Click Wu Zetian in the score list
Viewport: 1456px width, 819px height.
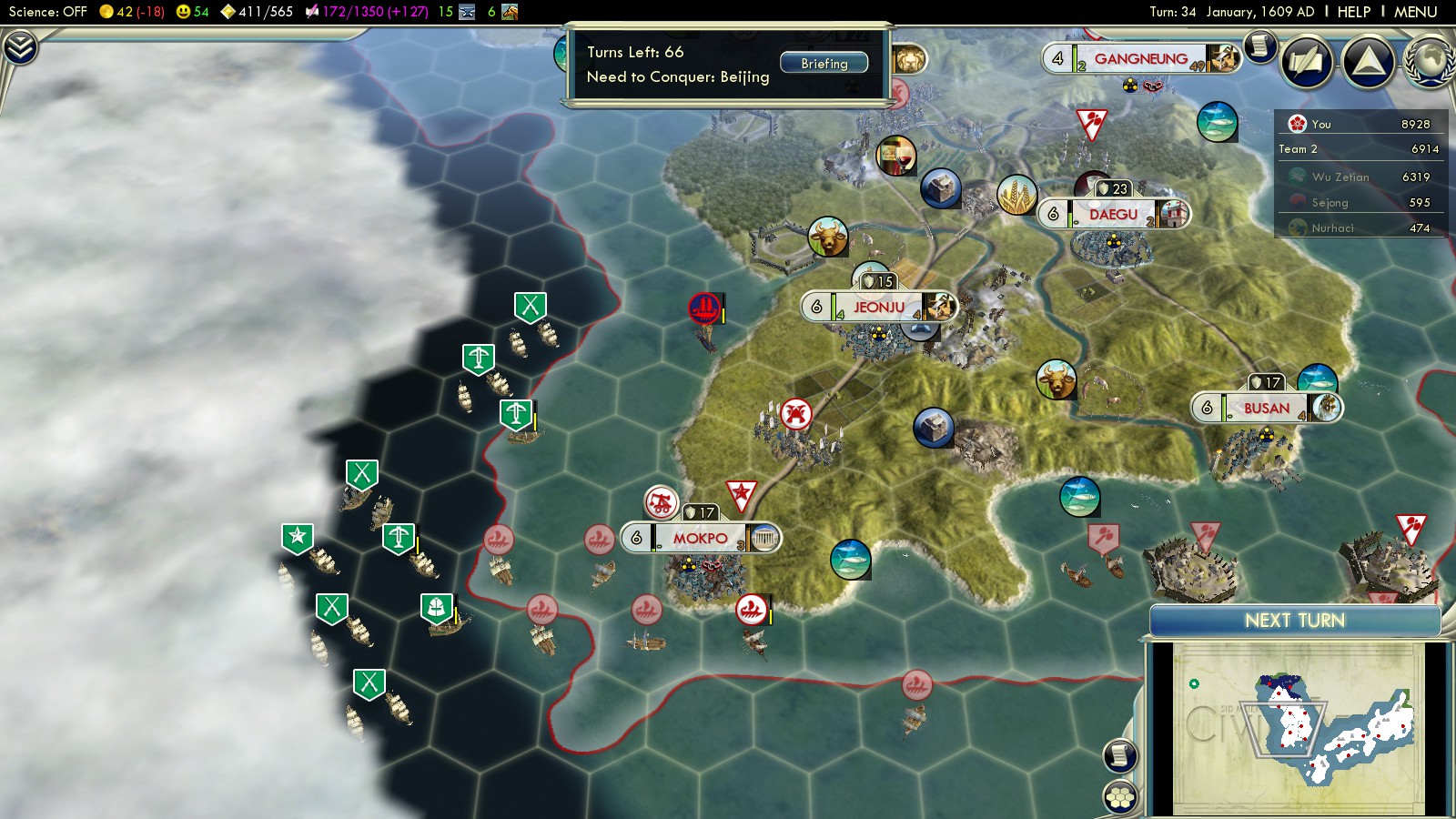point(1340,177)
